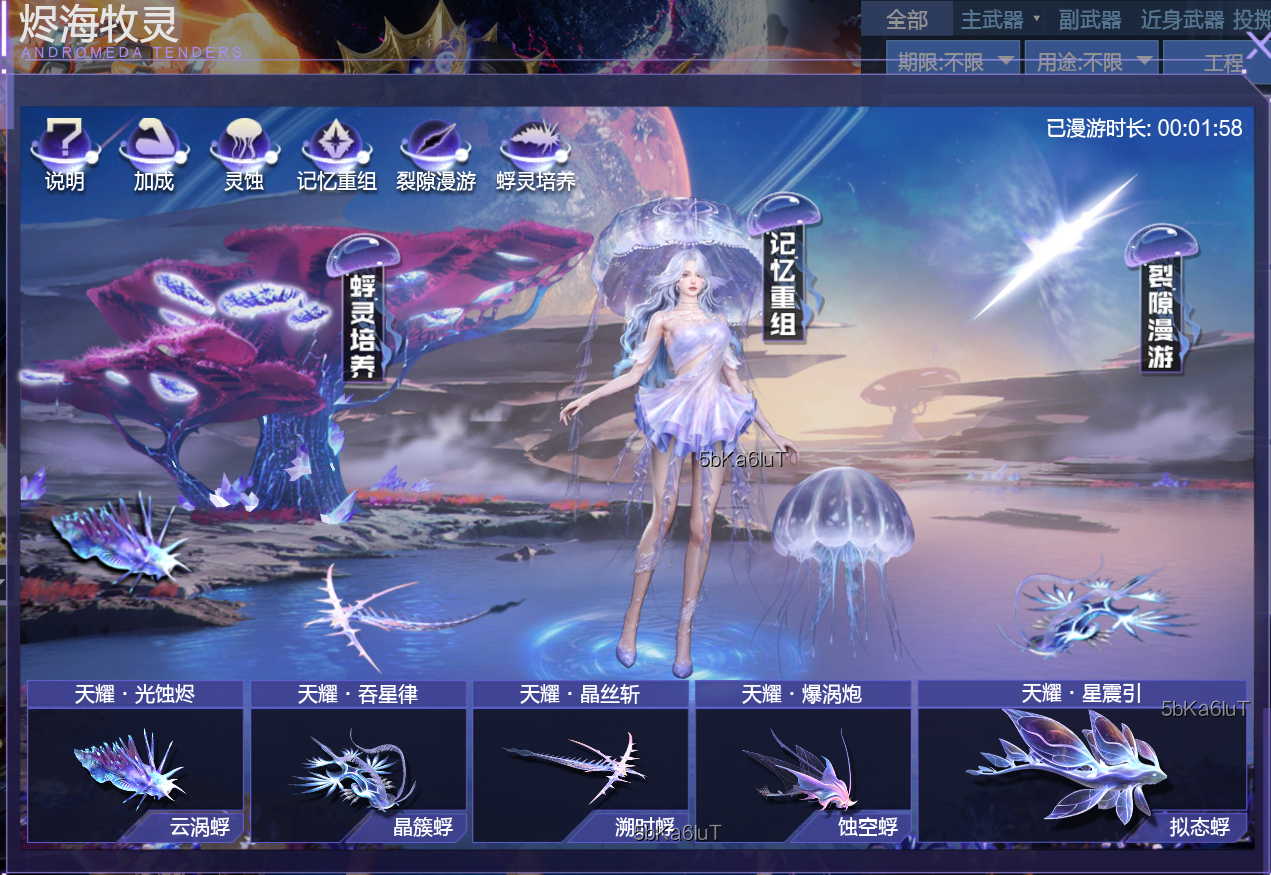Select the vertical 裂隙漫游 sign

click(1160, 304)
